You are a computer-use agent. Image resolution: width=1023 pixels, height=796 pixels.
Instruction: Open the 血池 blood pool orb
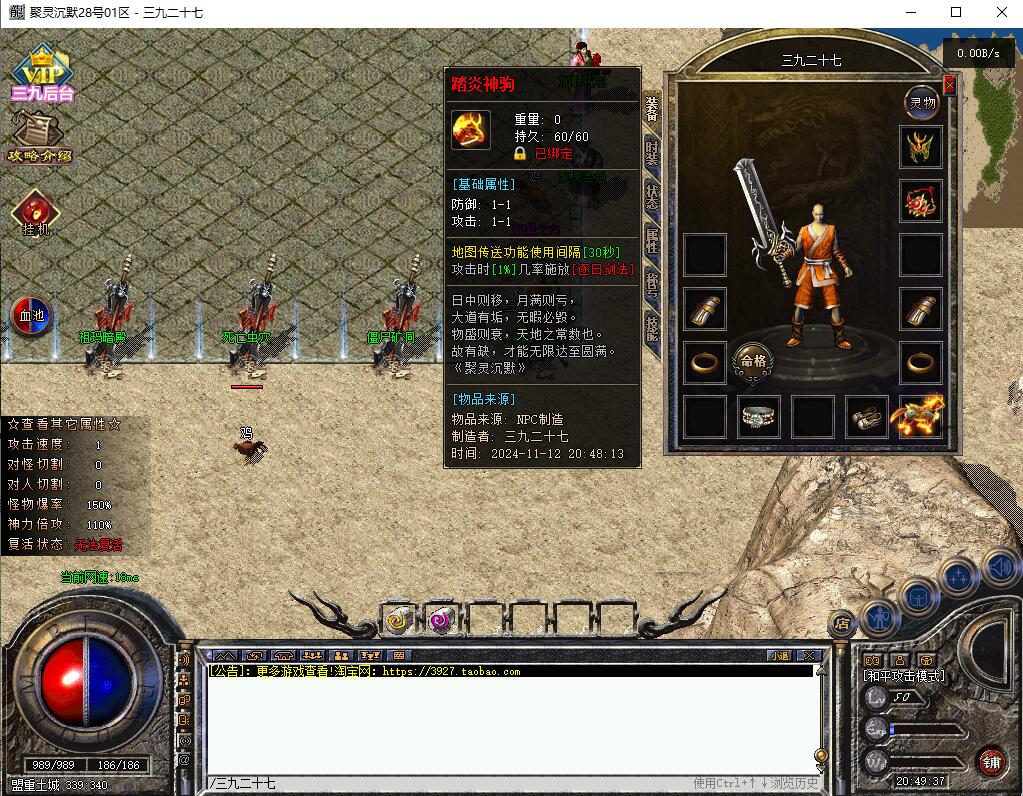tap(33, 314)
